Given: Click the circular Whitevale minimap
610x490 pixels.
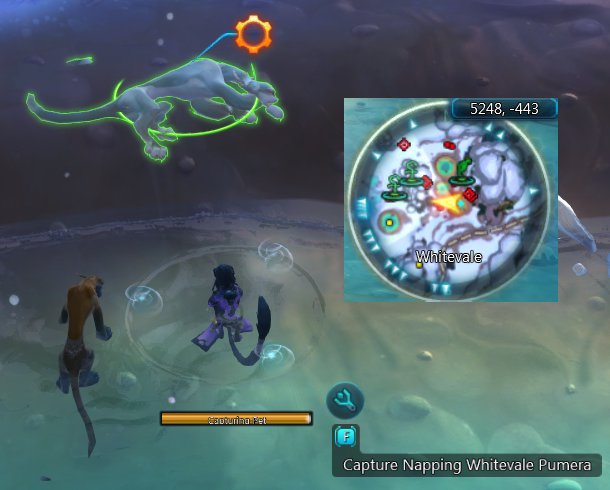Looking at the screenshot, I should click(450, 205).
